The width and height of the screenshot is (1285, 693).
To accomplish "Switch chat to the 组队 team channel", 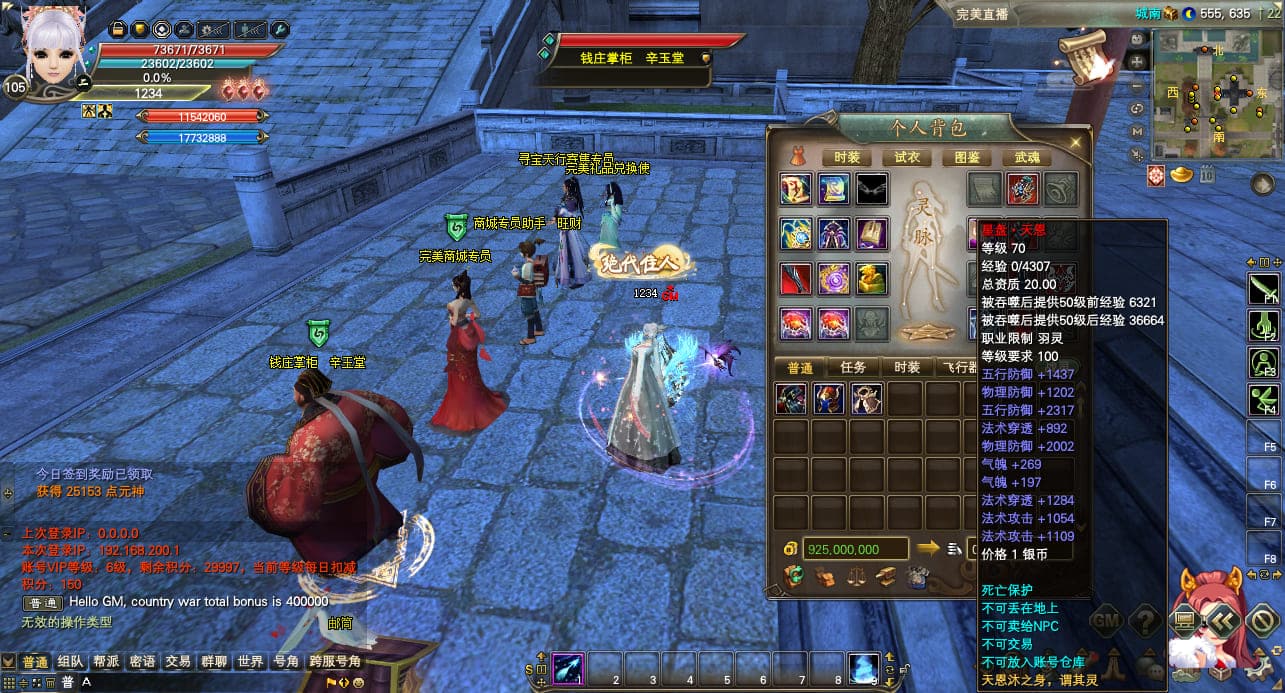I will [70, 662].
